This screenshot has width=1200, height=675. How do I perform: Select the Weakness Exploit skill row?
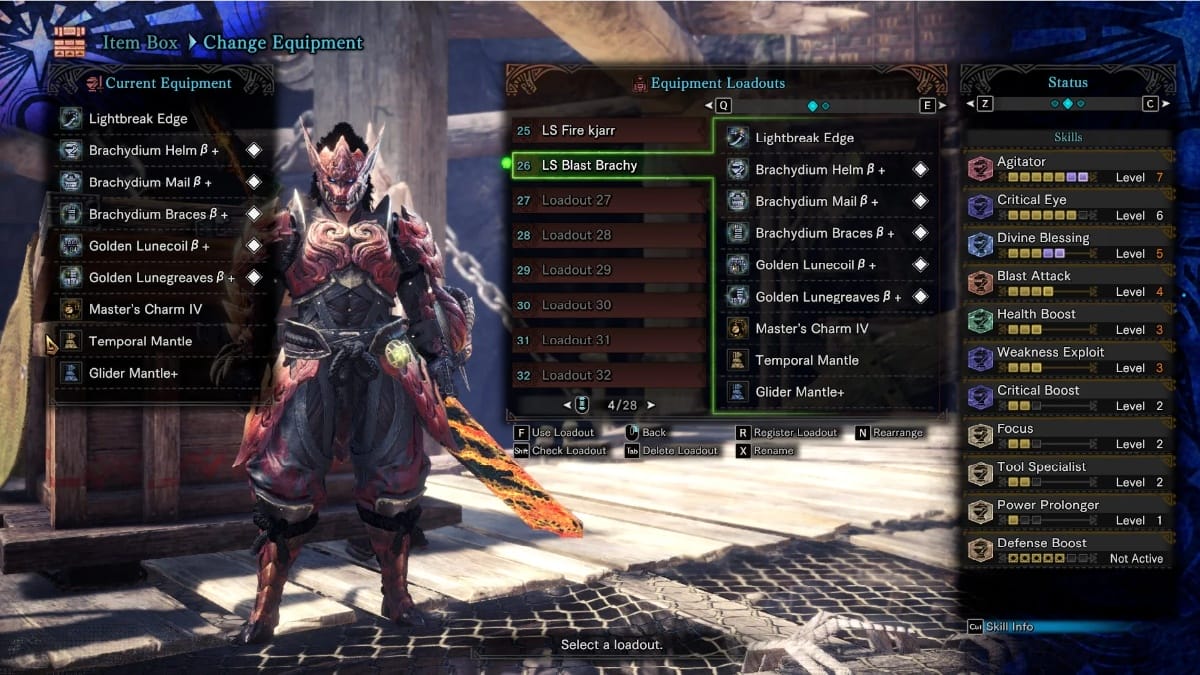click(x=1066, y=359)
